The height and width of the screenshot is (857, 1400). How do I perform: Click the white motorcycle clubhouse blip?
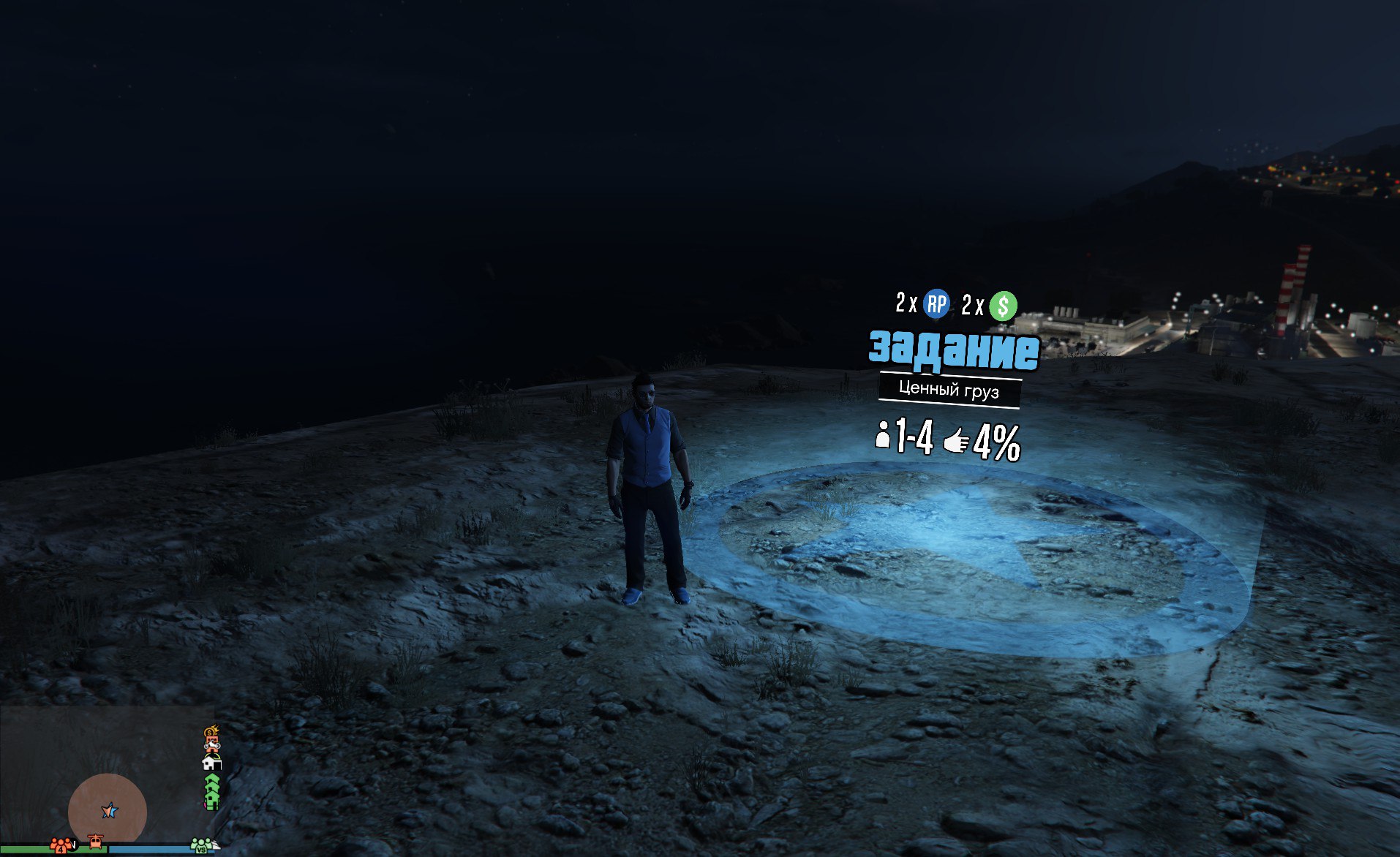[212, 746]
